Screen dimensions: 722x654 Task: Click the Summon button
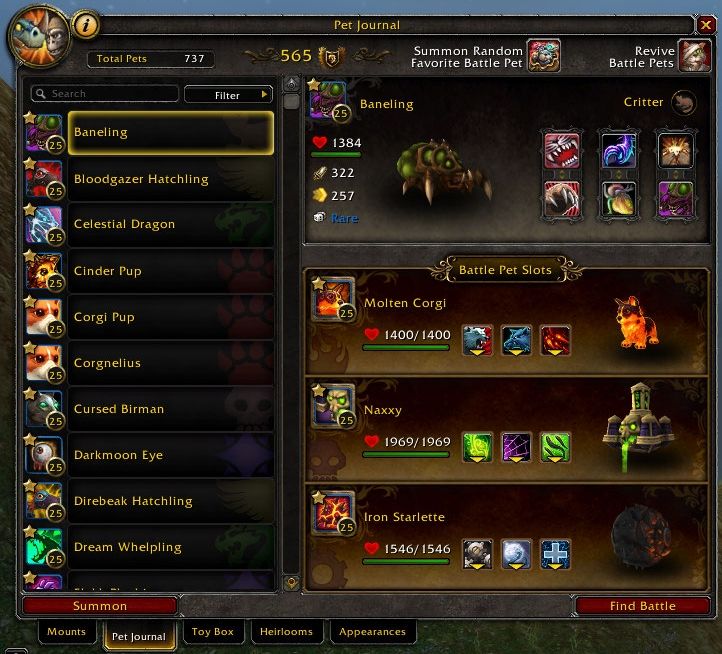coord(100,605)
